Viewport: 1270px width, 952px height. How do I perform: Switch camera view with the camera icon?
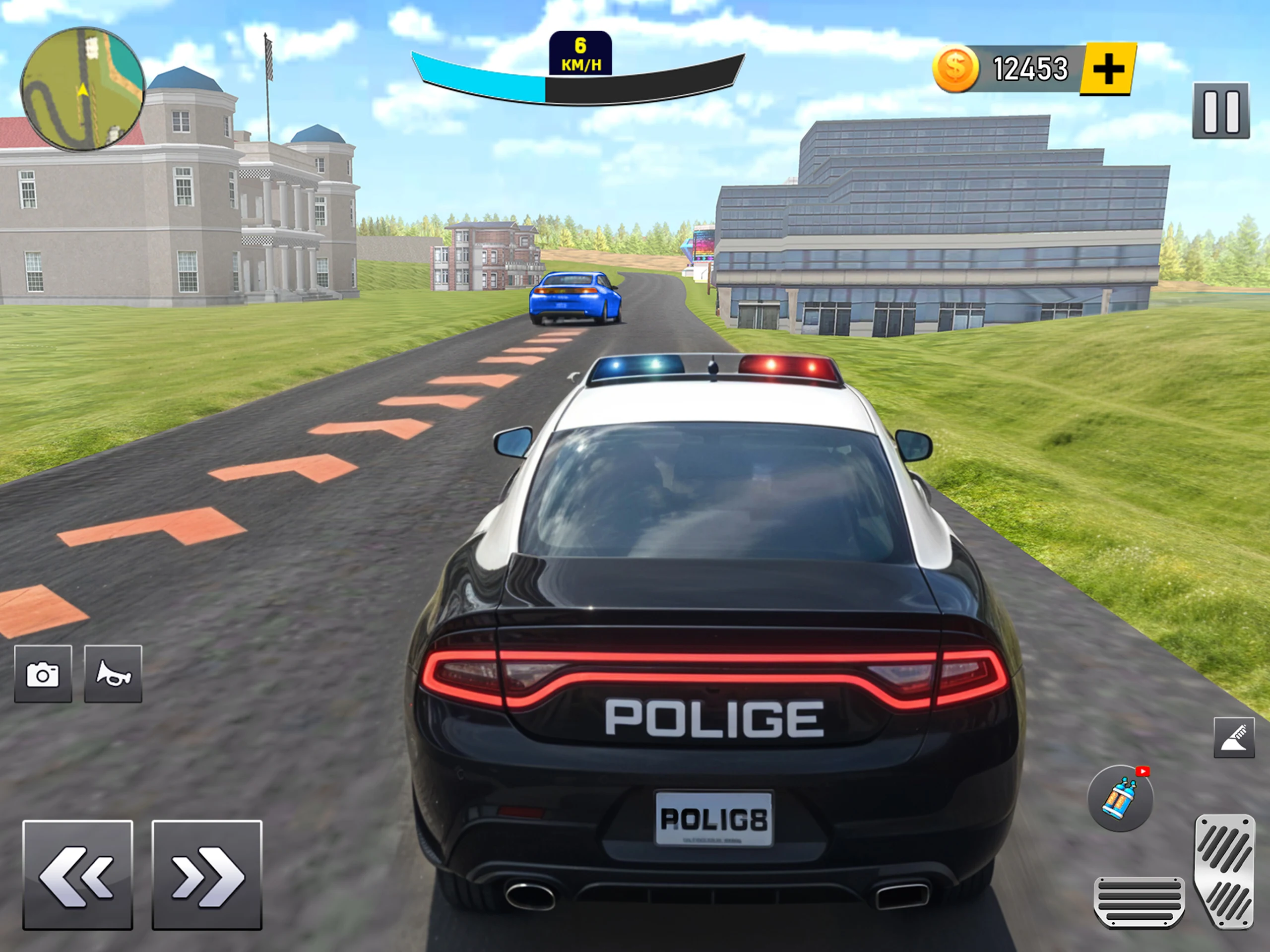pyautogui.click(x=43, y=674)
